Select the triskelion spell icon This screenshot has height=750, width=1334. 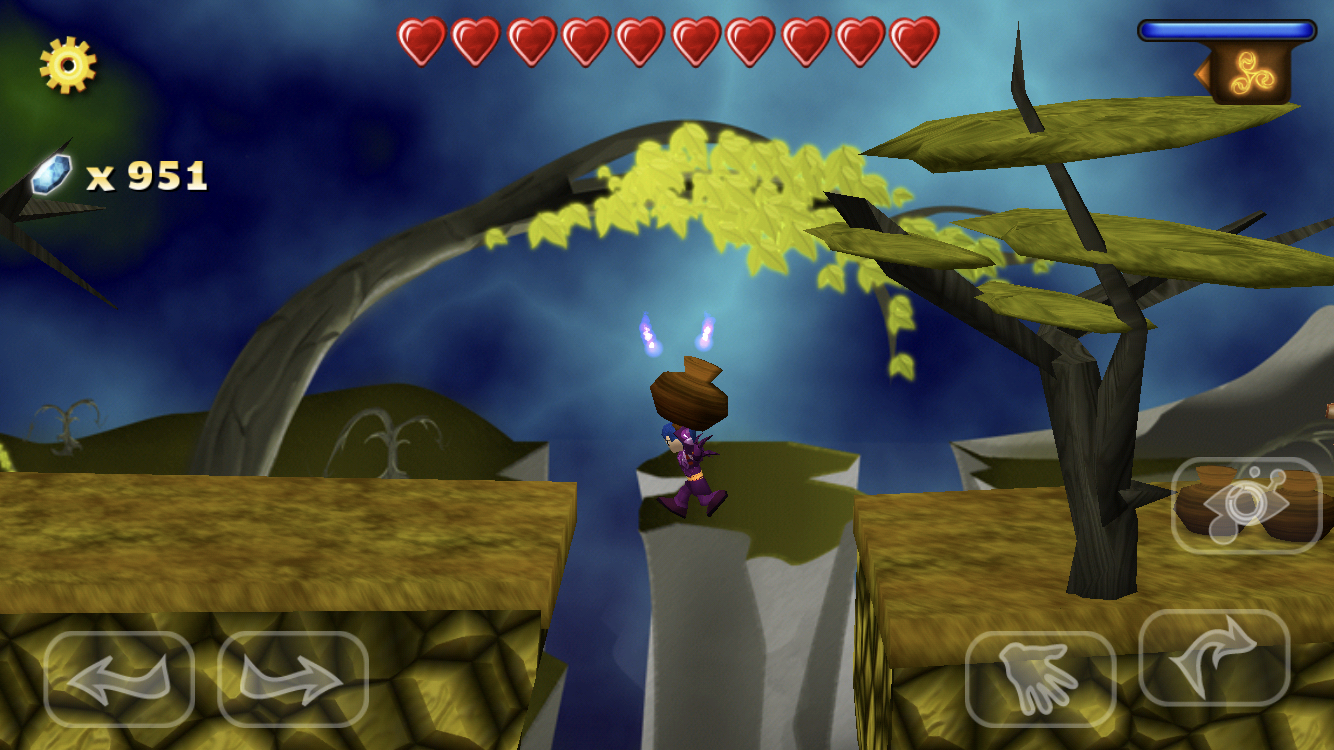(x=1250, y=73)
